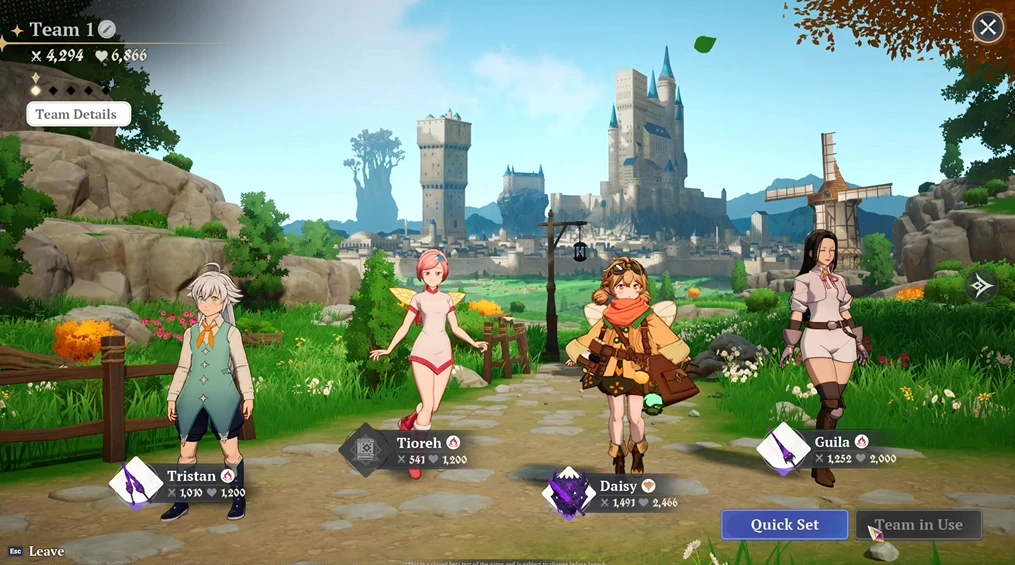Select Daisy's purple weapon emblem
The width and height of the screenshot is (1015, 565).
[568, 494]
